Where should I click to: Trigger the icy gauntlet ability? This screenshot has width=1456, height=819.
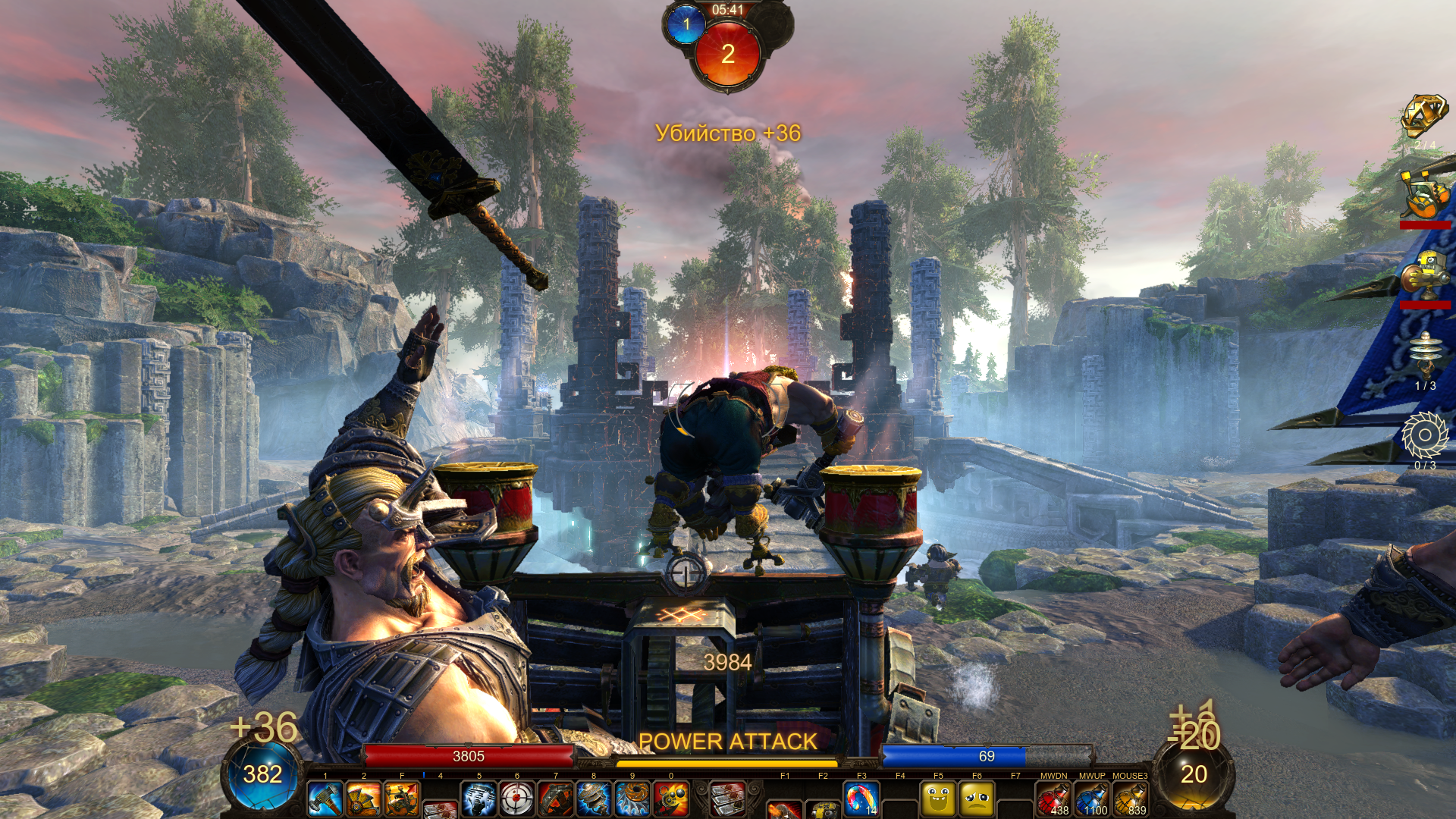[x=479, y=799]
